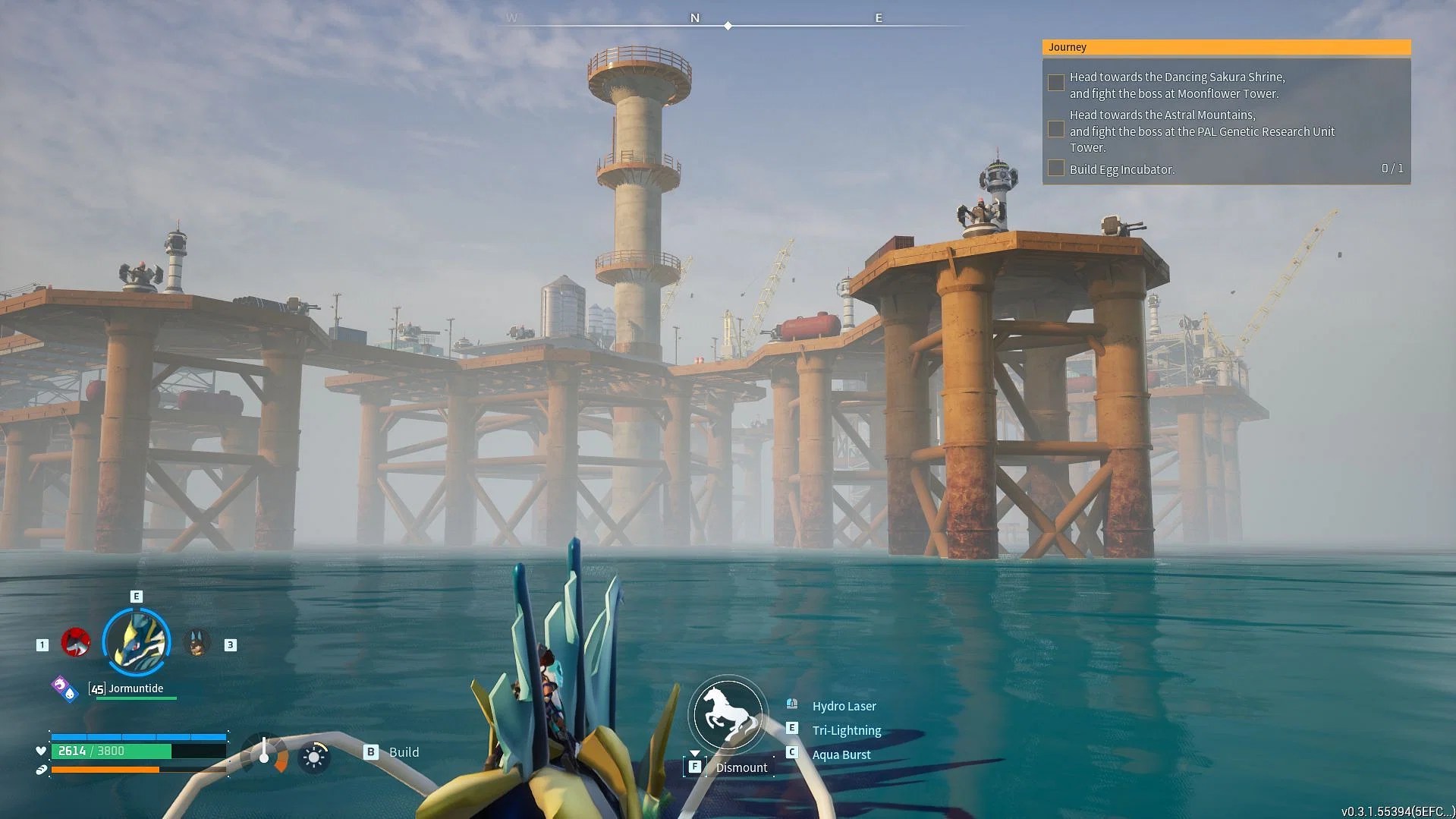
Task: Click the N marker on the compass
Action: pos(695,17)
